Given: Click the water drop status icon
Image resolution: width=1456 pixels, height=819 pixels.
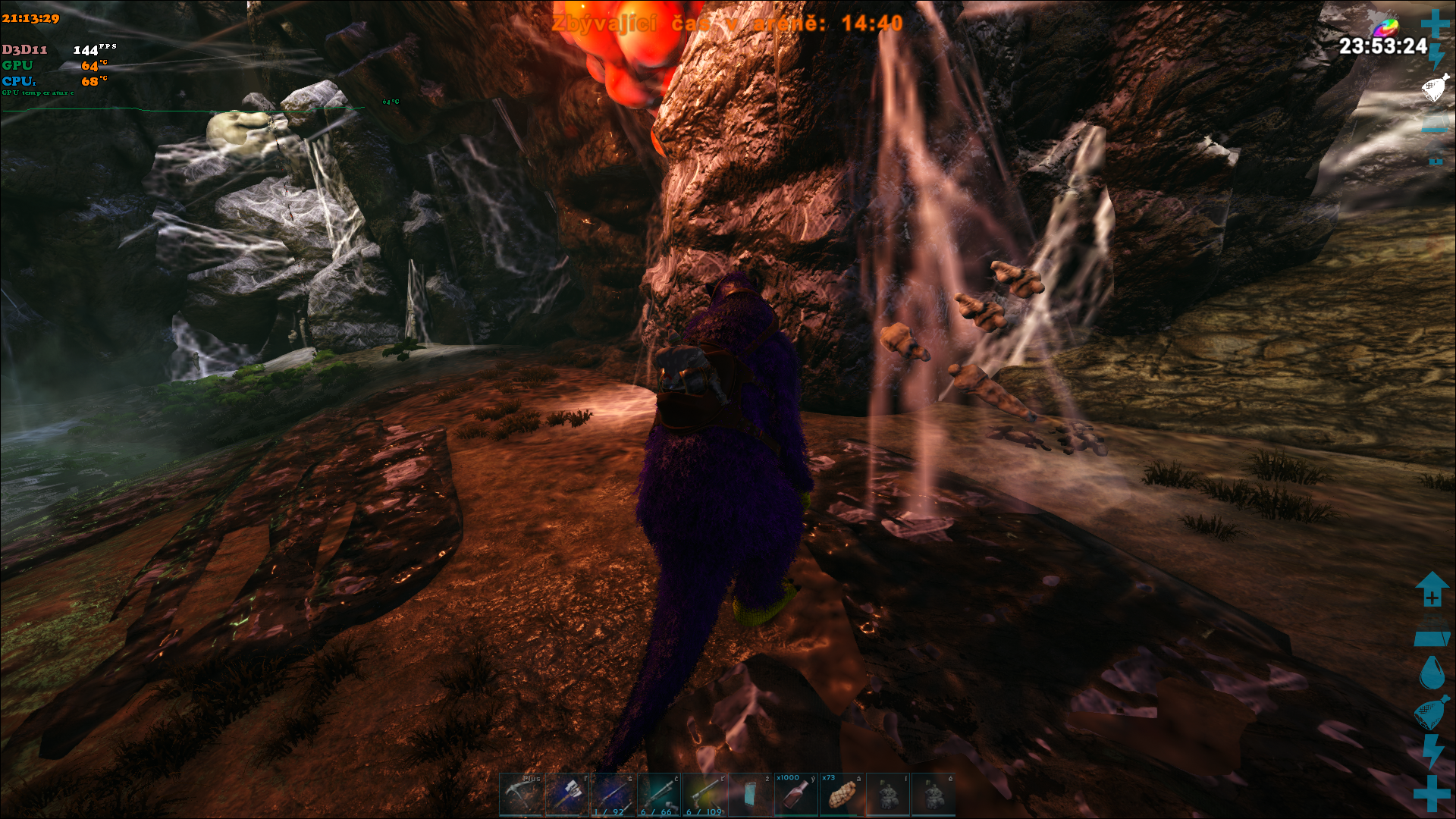Looking at the screenshot, I should coord(1431,672).
